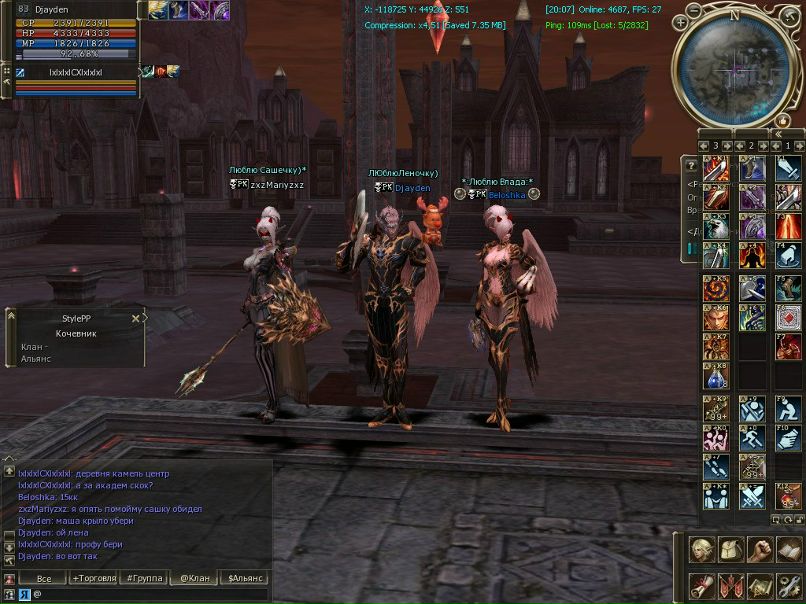This screenshot has height=604, width=806.
Task: Open the scroll icon in bottom menu
Action: (703, 583)
